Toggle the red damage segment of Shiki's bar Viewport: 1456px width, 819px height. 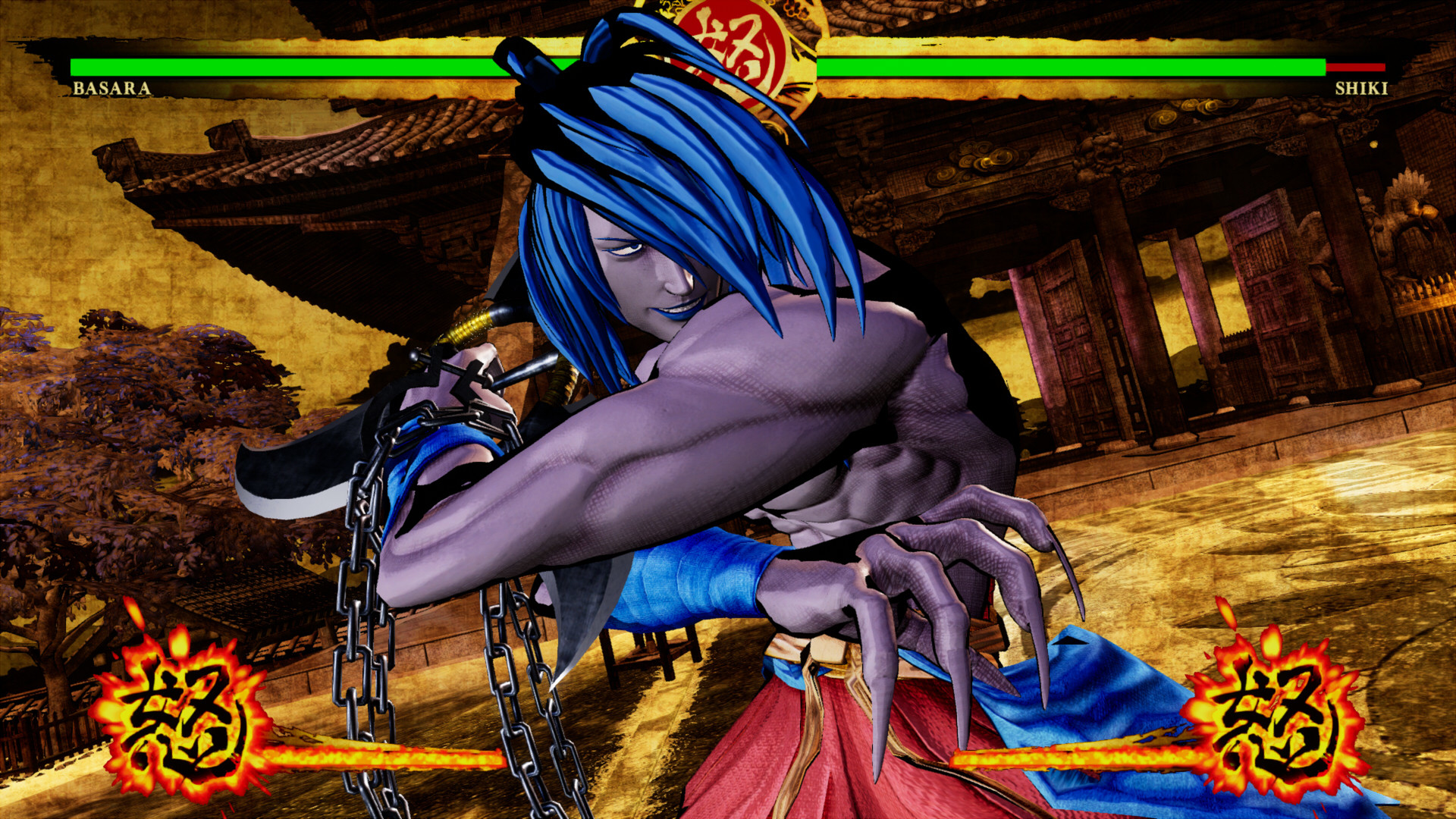point(1357,68)
